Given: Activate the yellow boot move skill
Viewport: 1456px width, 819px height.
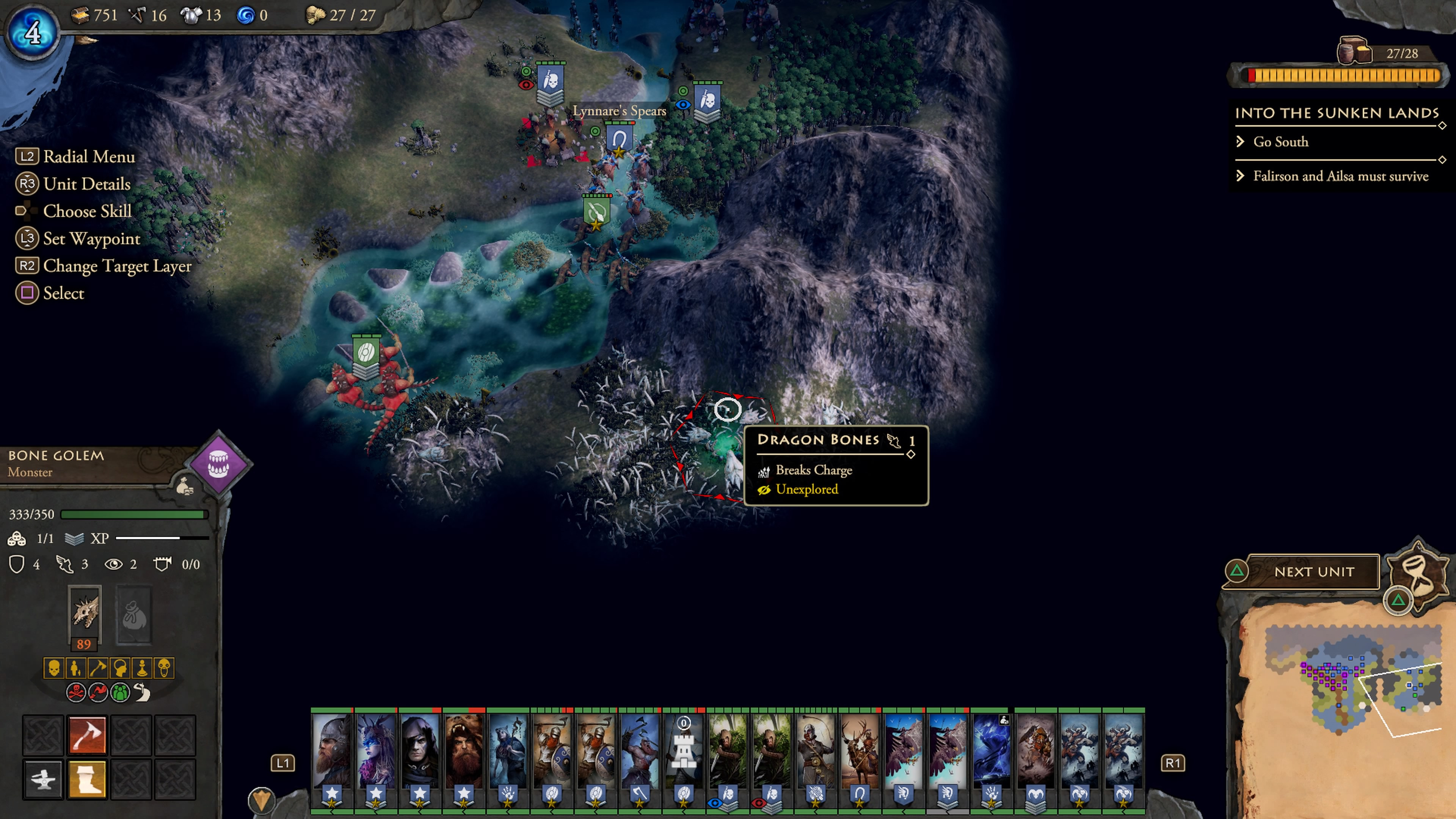Looking at the screenshot, I should pos(87,778).
